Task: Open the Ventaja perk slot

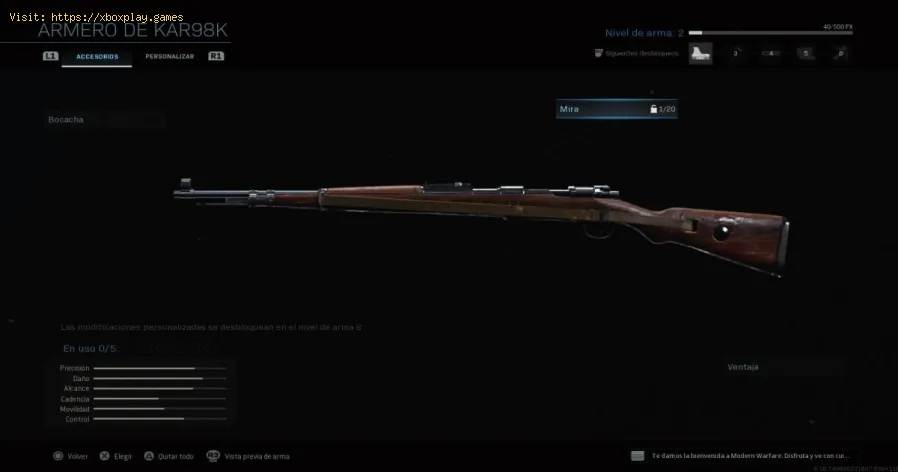Action: click(784, 367)
